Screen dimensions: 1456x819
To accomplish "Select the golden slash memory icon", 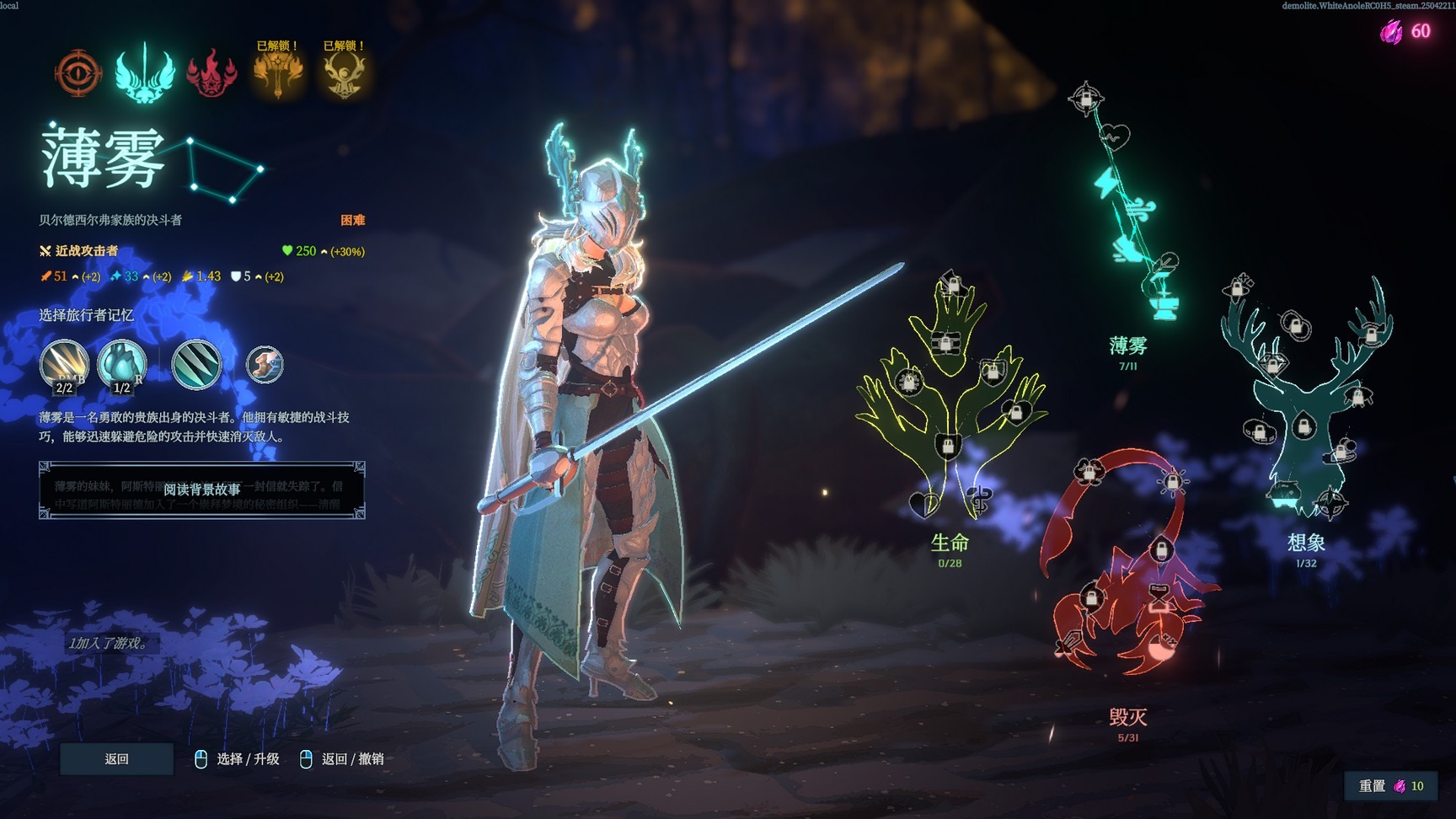I will pyautogui.click(x=63, y=365).
